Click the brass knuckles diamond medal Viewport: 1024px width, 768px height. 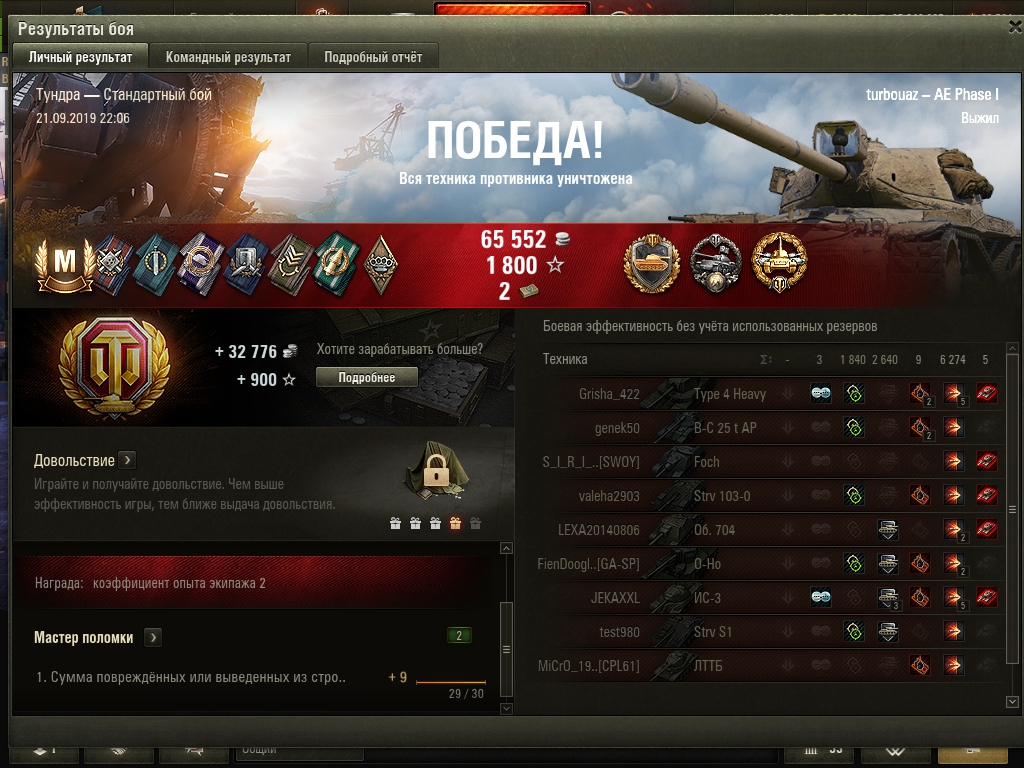379,264
